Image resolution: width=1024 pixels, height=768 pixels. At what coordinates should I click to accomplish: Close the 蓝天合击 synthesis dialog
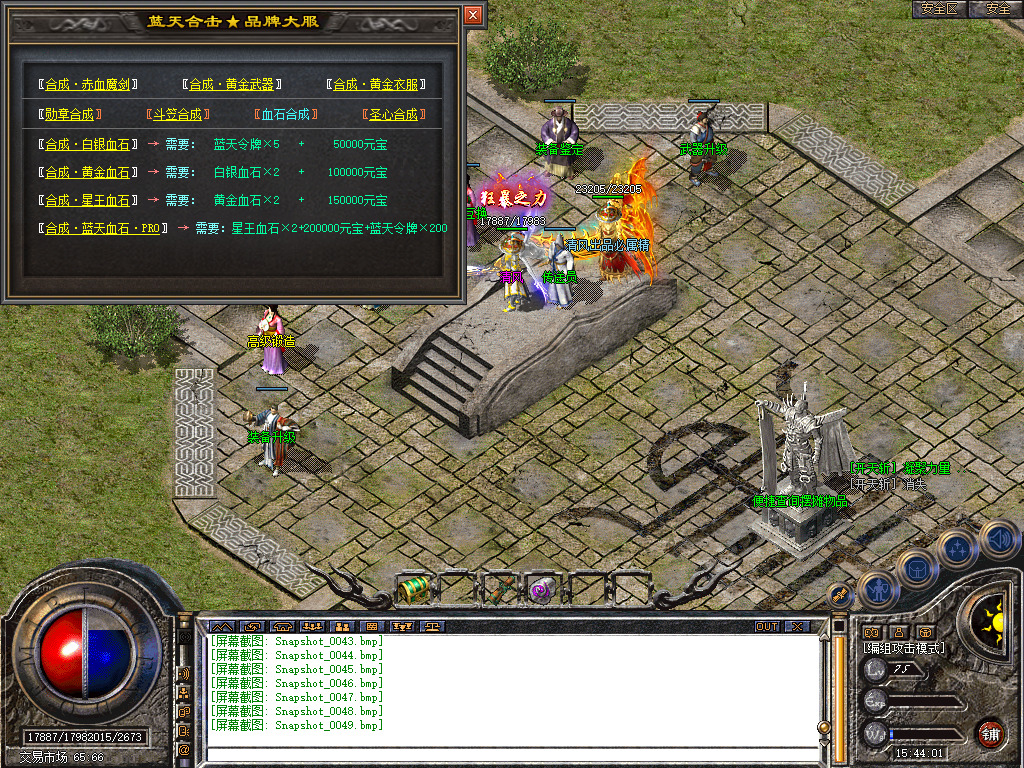(x=473, y=15)
